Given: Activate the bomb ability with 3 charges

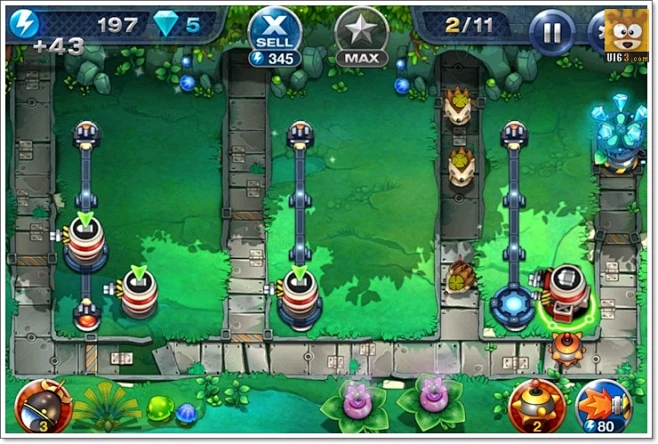Looking at the screenshot, I should (43, 404).
